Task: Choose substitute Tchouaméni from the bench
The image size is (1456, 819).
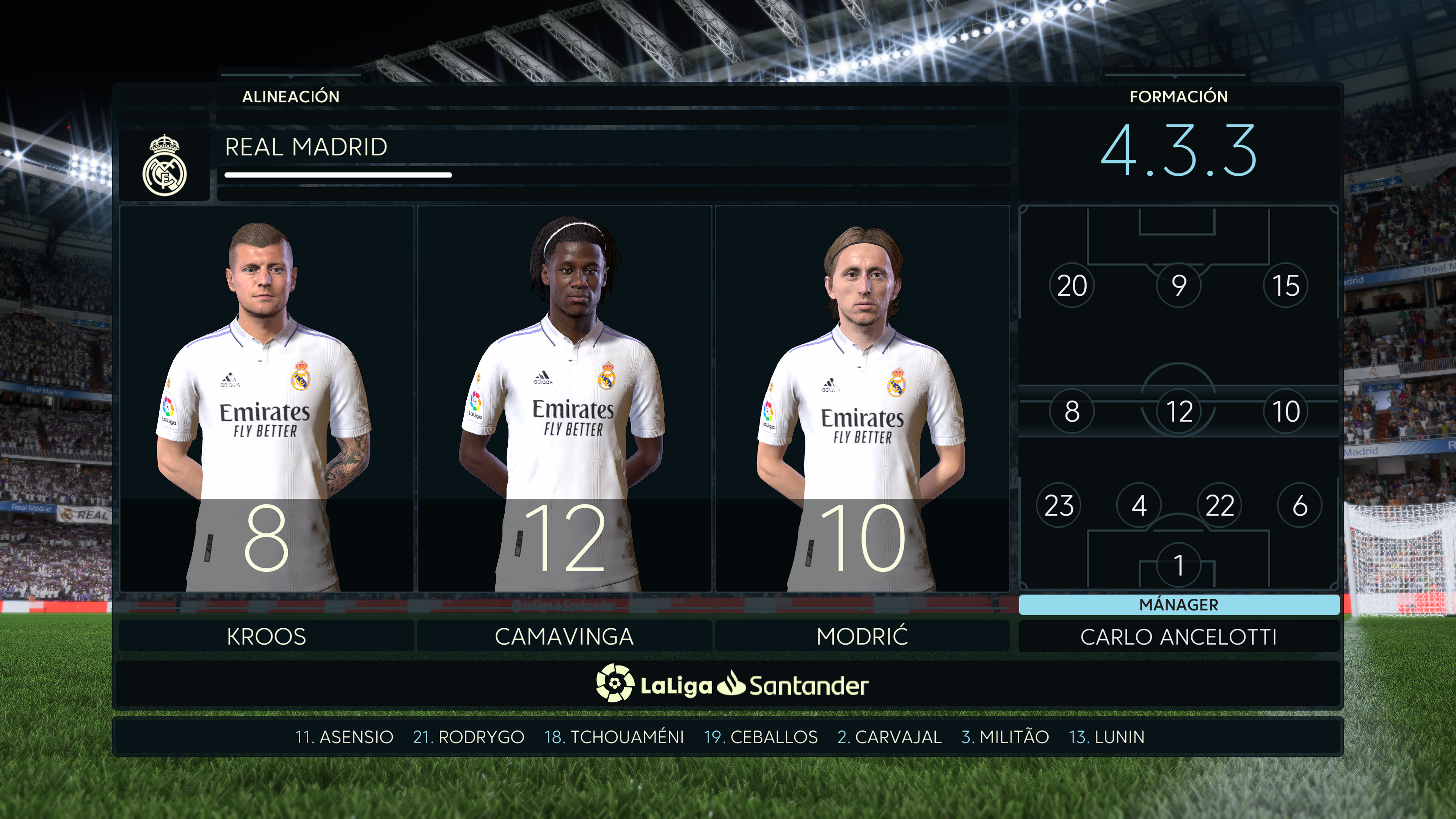Action: [614, 737]
